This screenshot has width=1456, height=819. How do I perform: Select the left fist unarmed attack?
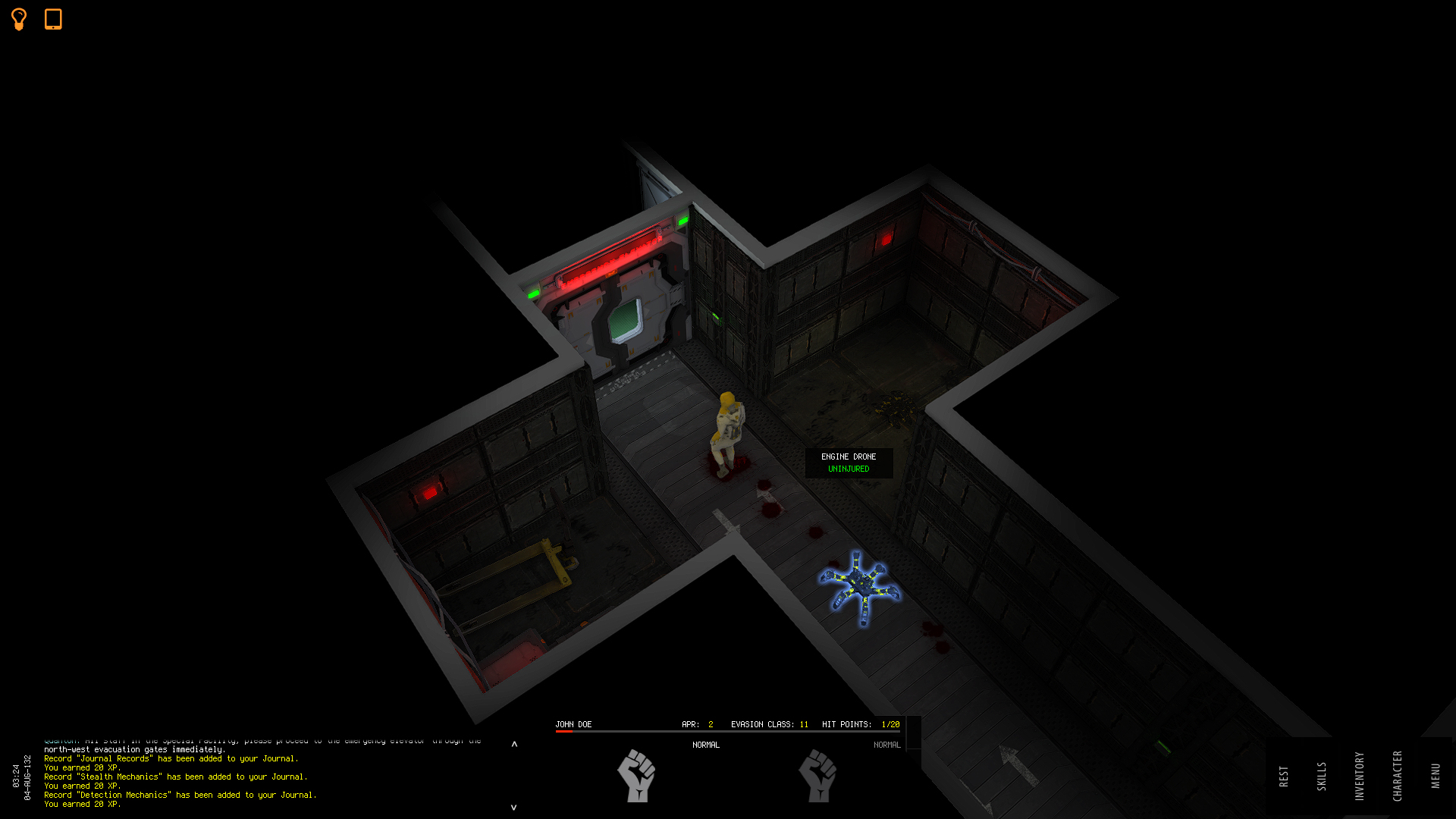[x=638, y=777]
